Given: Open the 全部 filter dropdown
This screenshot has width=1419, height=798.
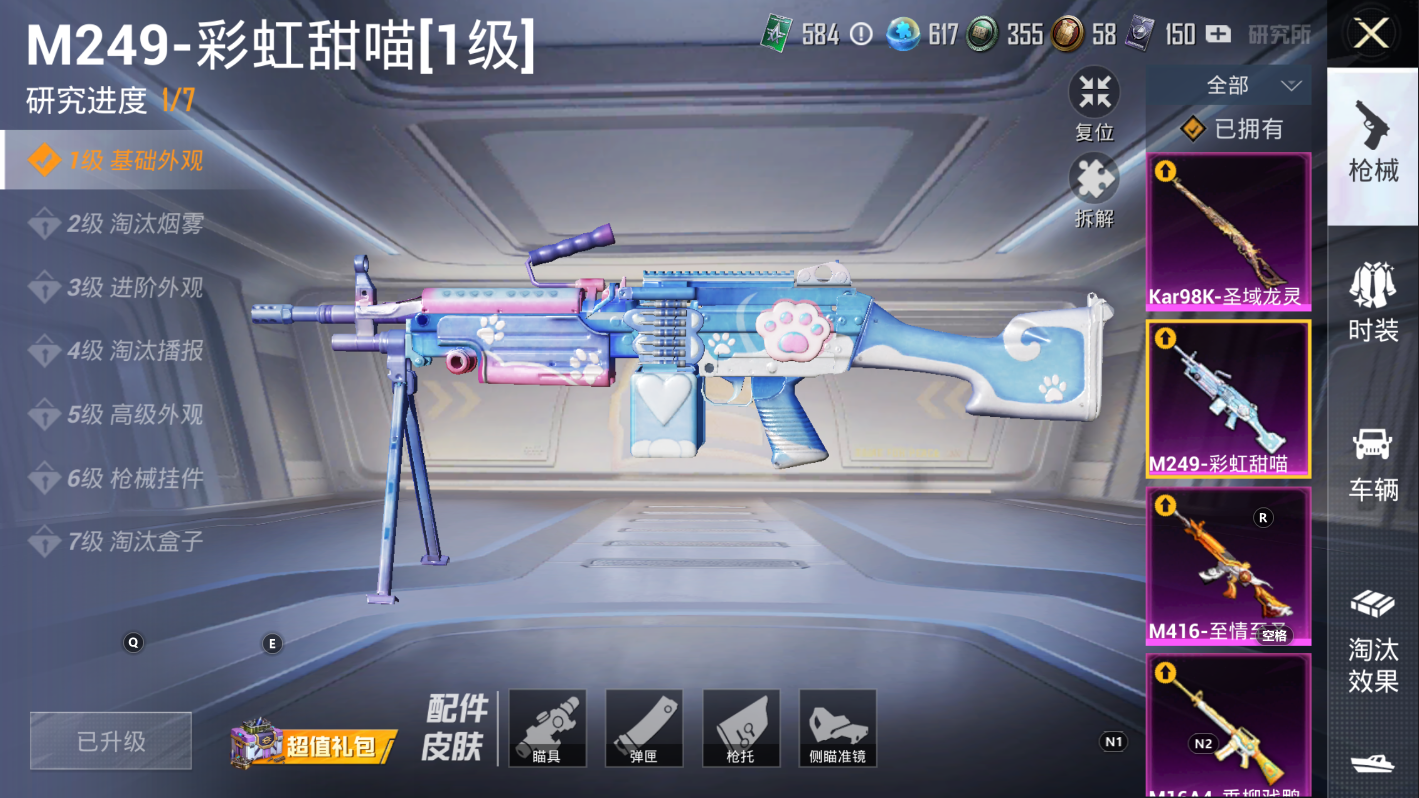Looking at the screenshot, I should tap(1229, 86).
